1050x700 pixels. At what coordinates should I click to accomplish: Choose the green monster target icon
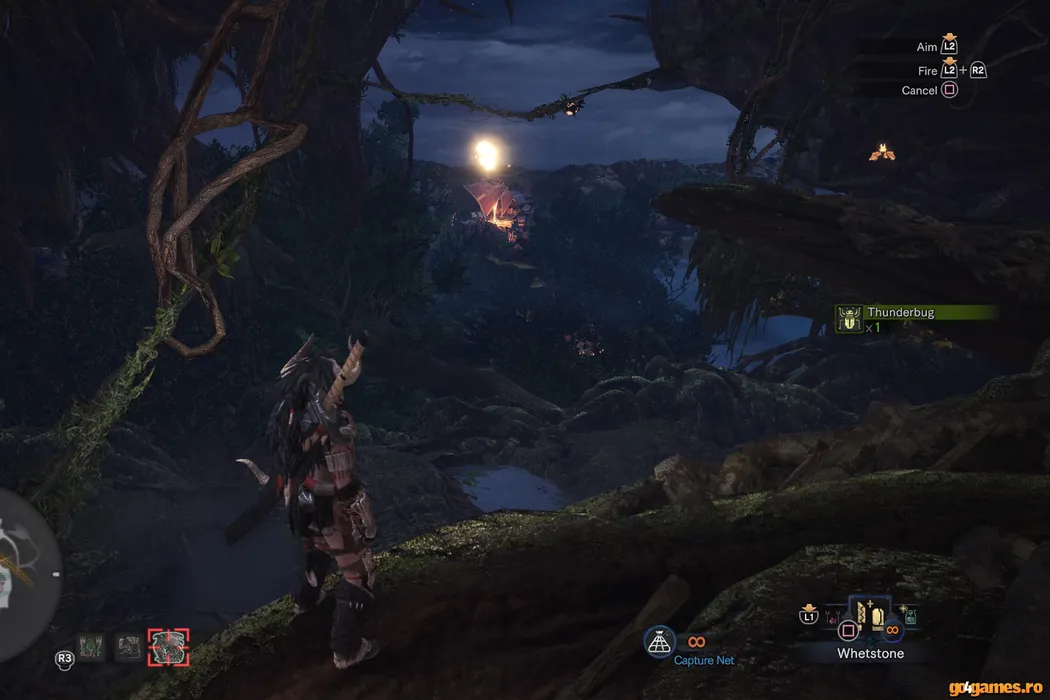[x=92, y=648]
